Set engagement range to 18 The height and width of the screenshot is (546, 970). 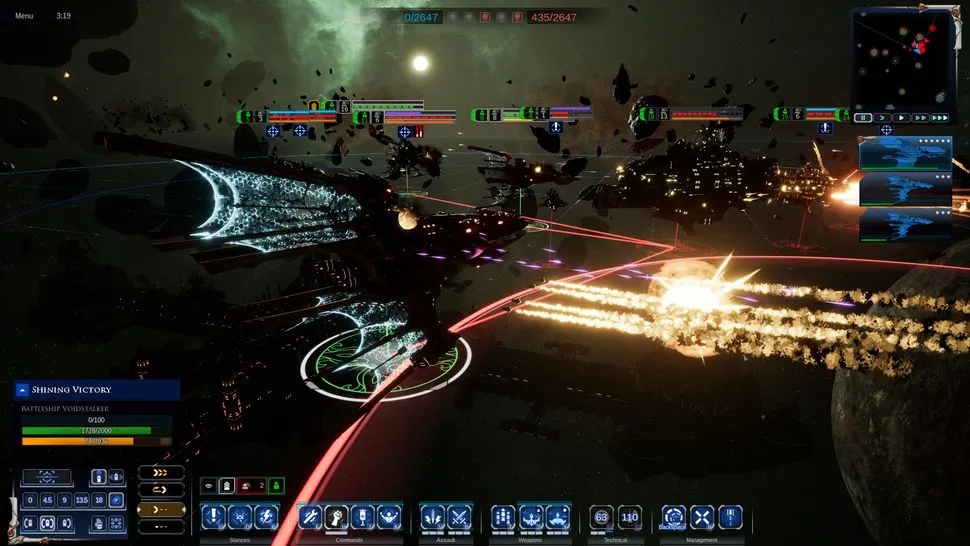click(x=99, y=500)
